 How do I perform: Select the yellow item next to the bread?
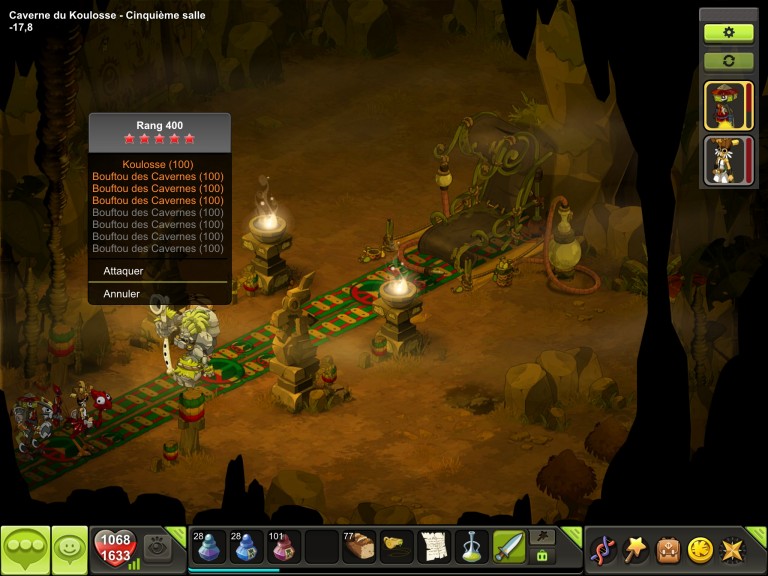click(397, 547)
